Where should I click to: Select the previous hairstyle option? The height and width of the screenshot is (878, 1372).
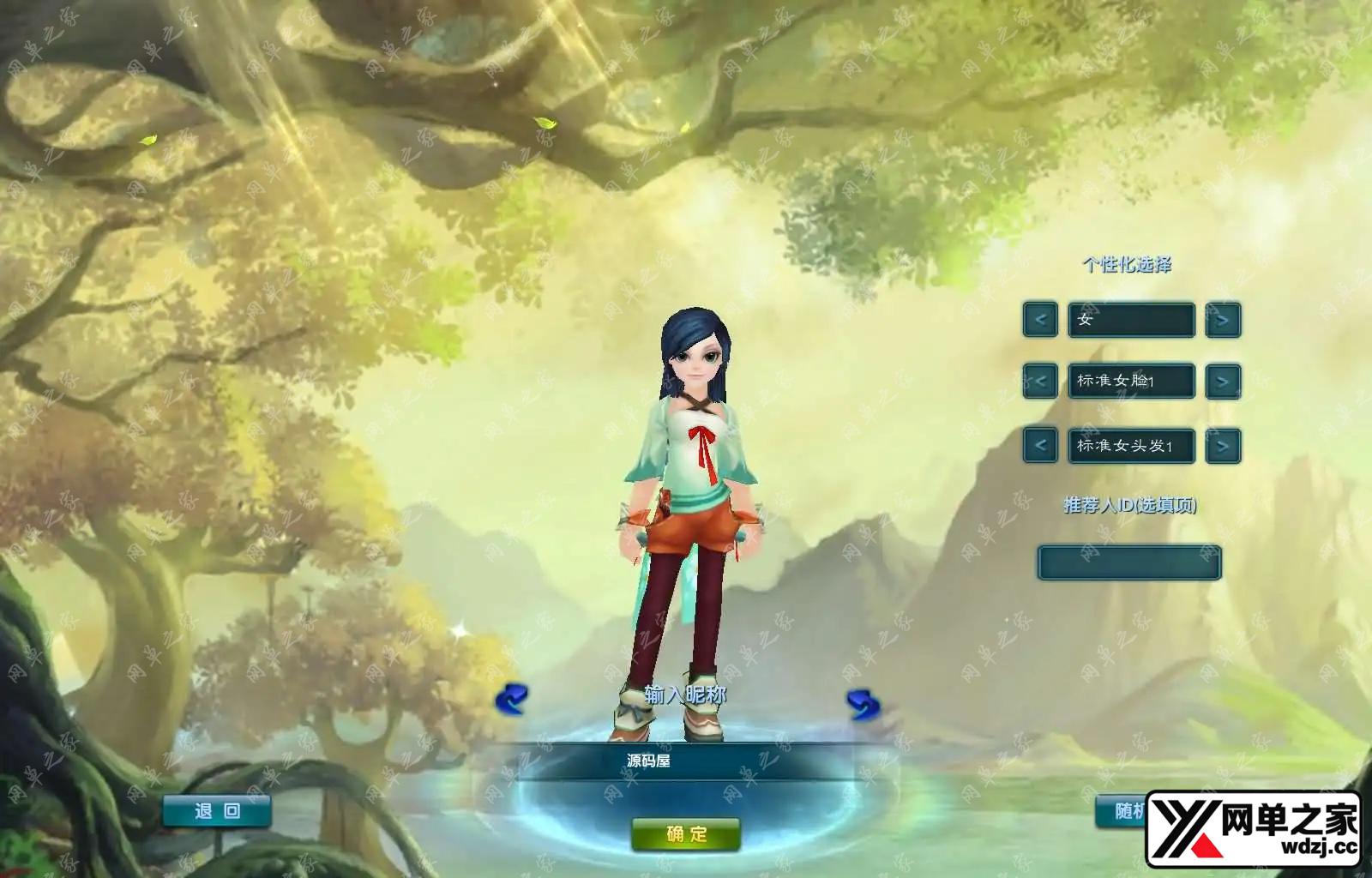point(1040,446)
